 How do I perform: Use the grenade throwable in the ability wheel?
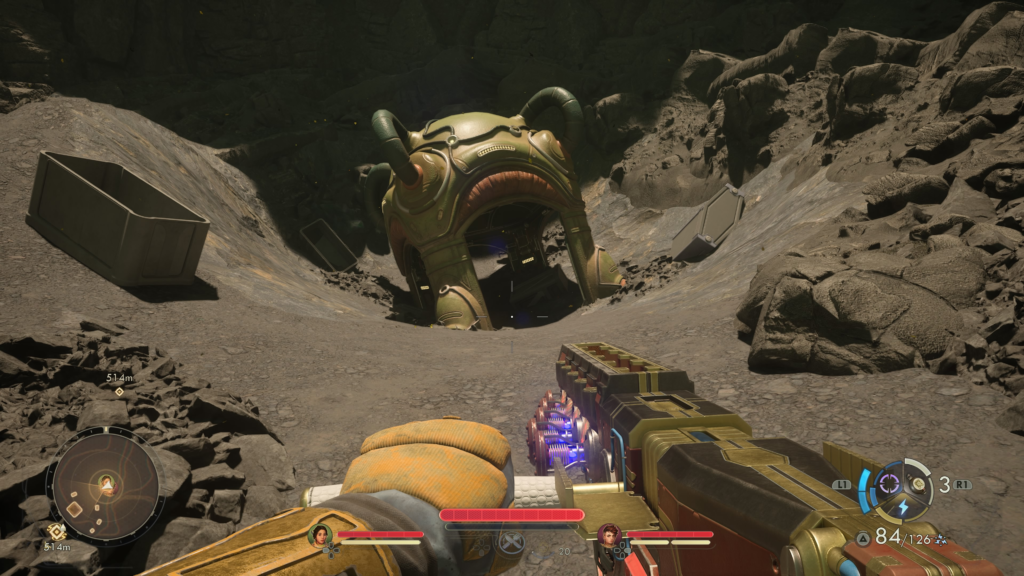[x=918, y=485]
